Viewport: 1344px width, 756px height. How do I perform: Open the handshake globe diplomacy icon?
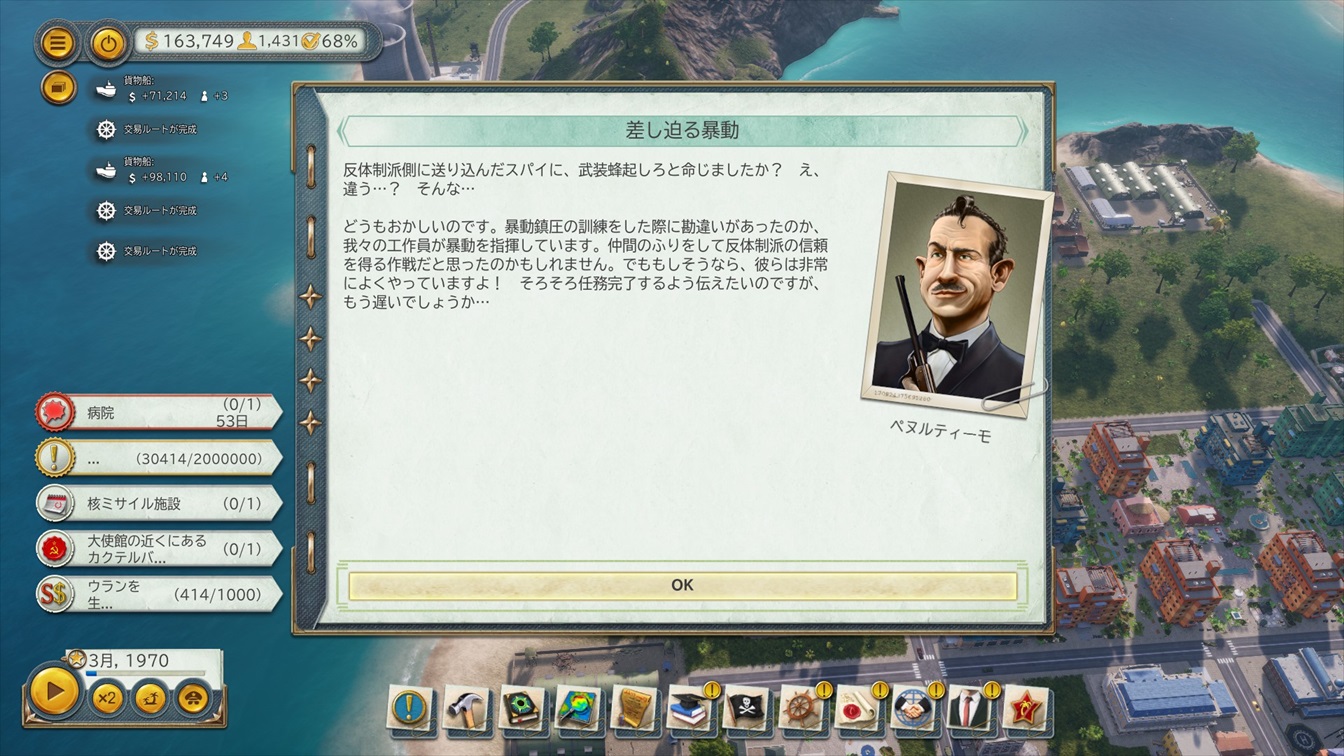(912, 708)
